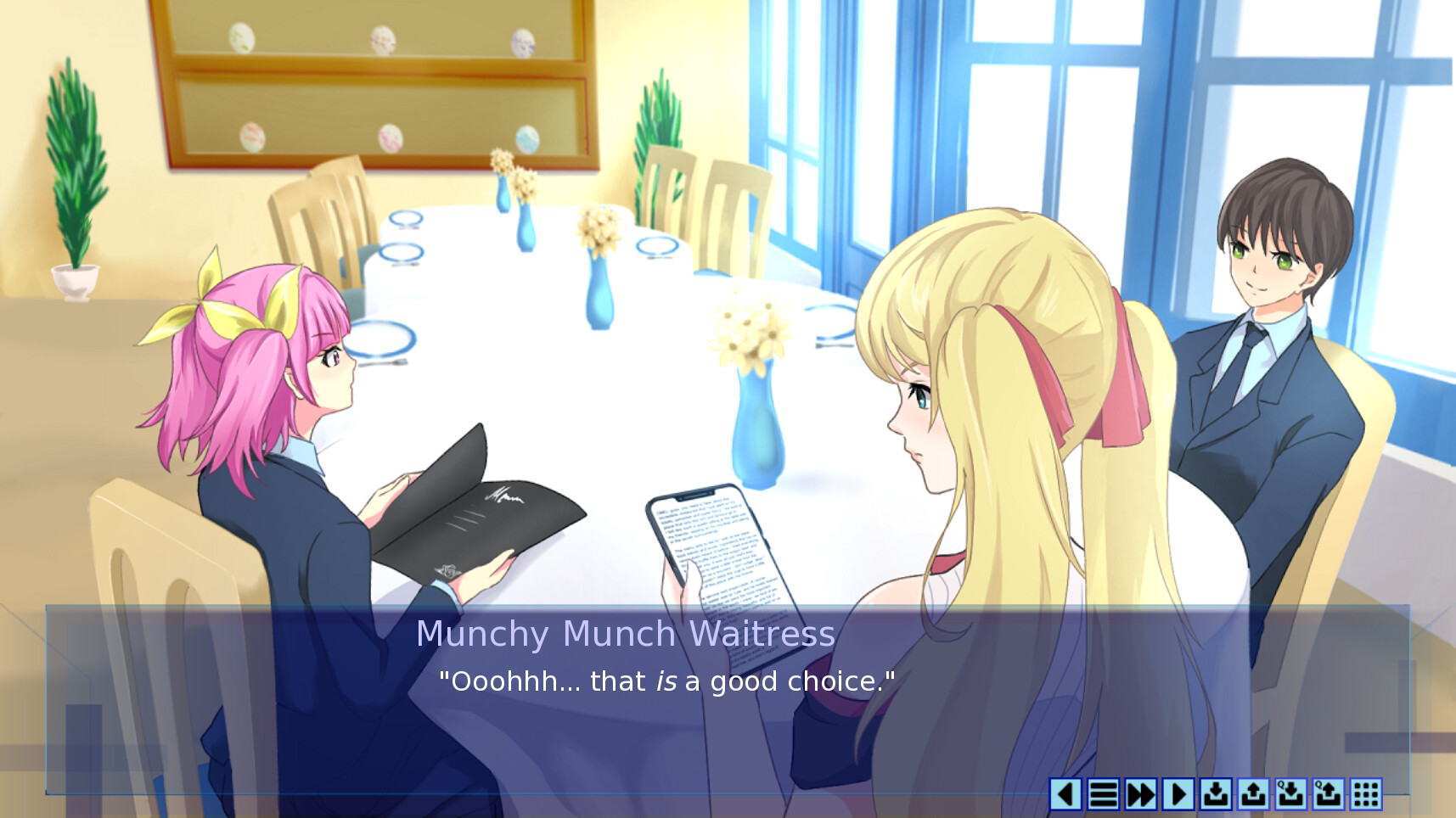Activate skip mode with fast-forward icon
1456x818 pixels.
1139,795
